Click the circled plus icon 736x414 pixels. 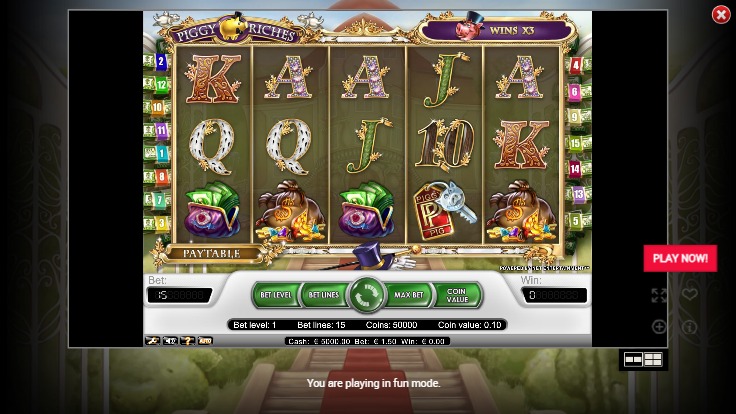coord(659,326)
